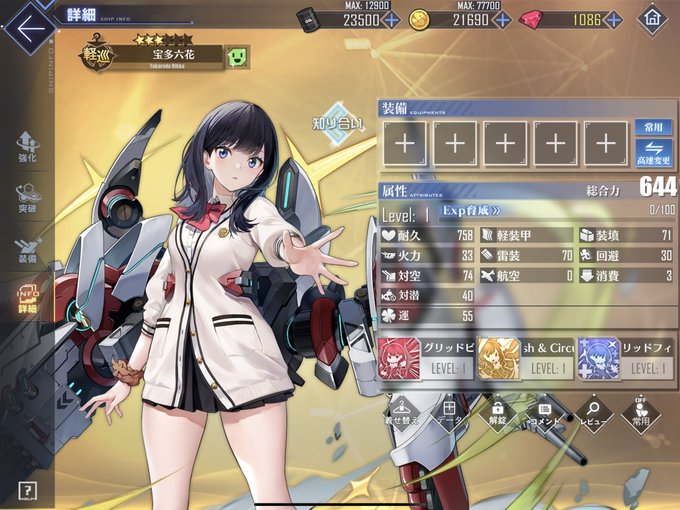680x510 pixels.
Task: Select the 装備 equipment tab
Action: pyautogui.click(x=29, y=249)
